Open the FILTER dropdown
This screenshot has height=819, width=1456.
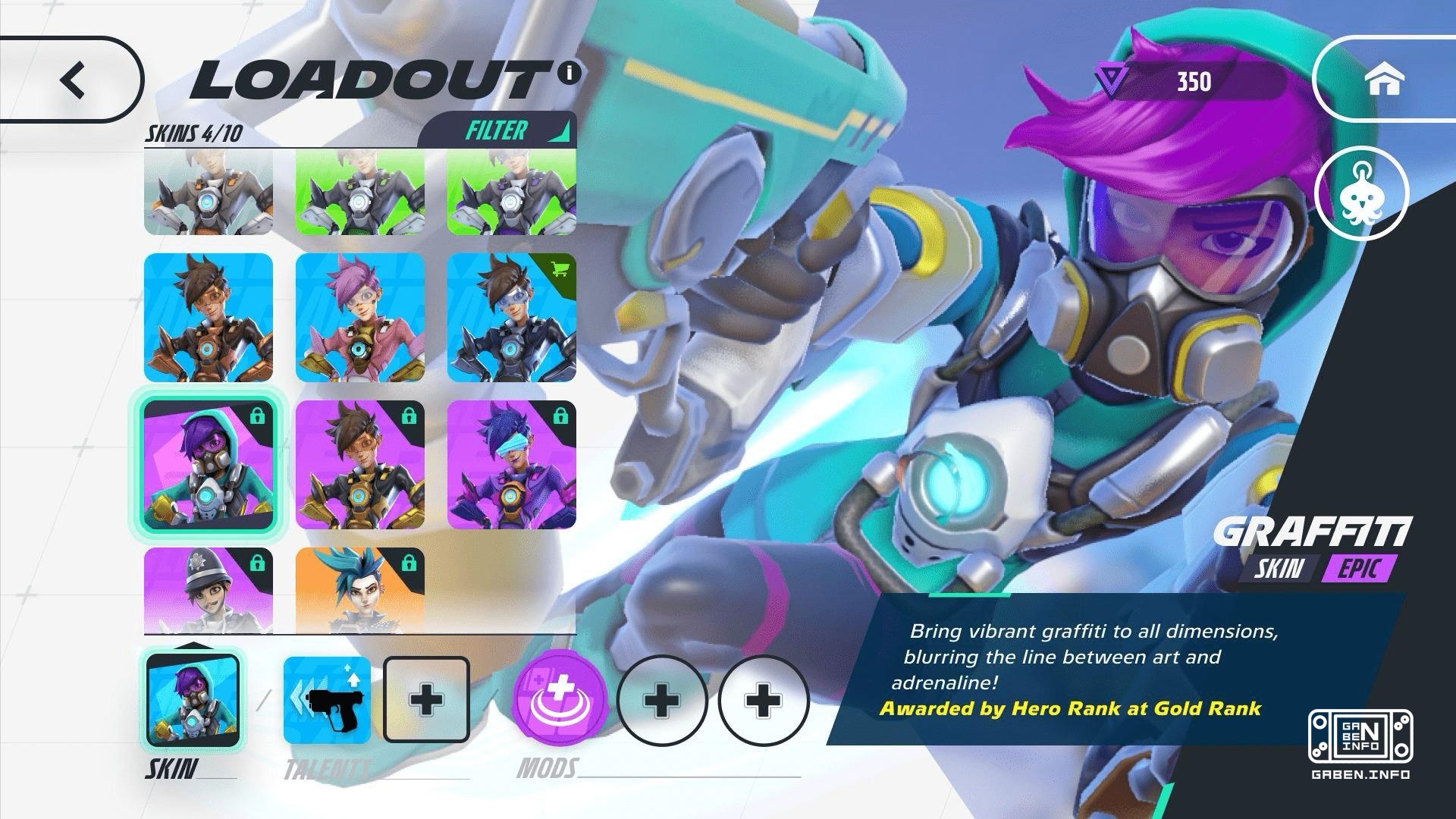[497, 130]
